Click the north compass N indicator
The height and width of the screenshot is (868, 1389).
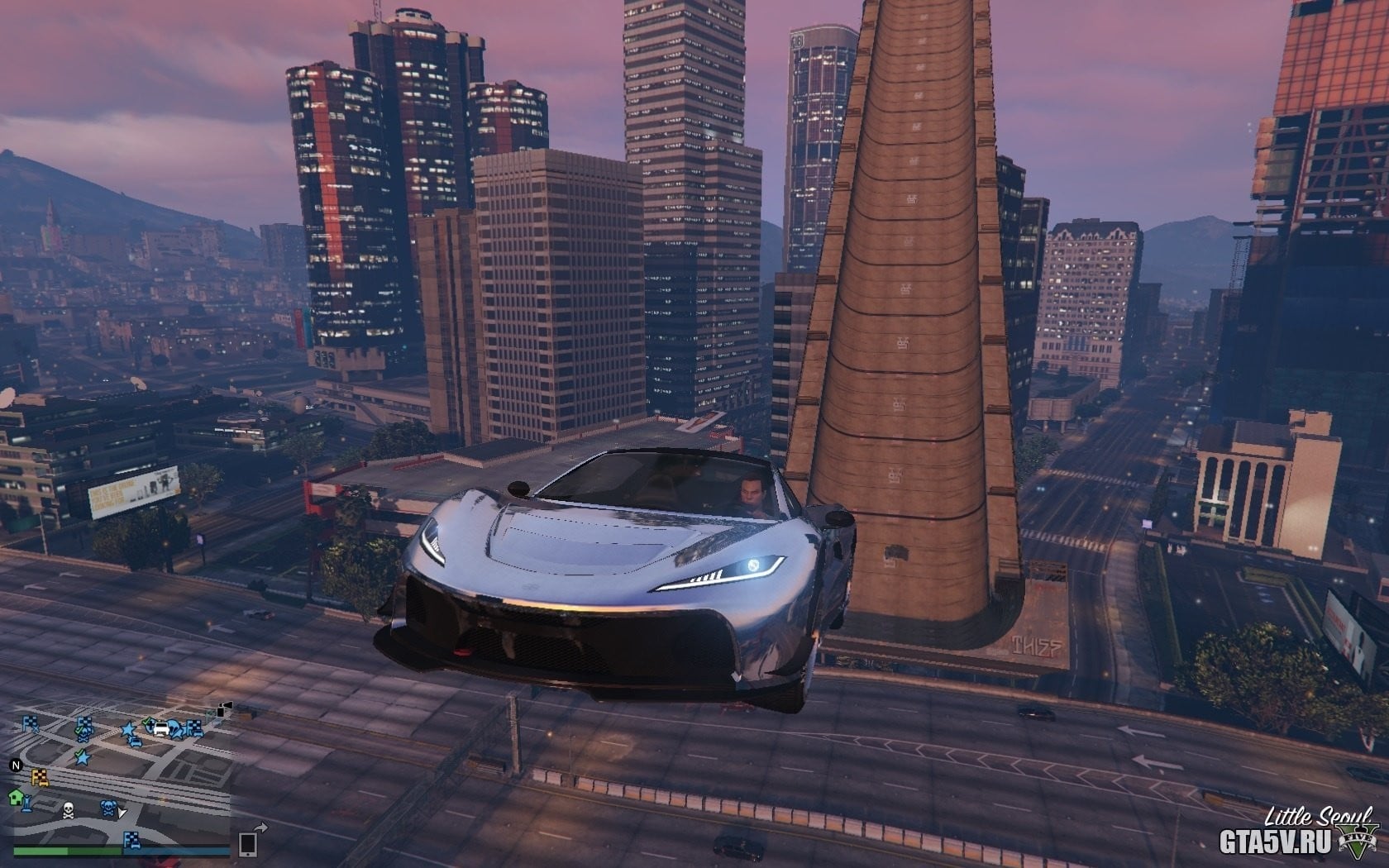15,765
